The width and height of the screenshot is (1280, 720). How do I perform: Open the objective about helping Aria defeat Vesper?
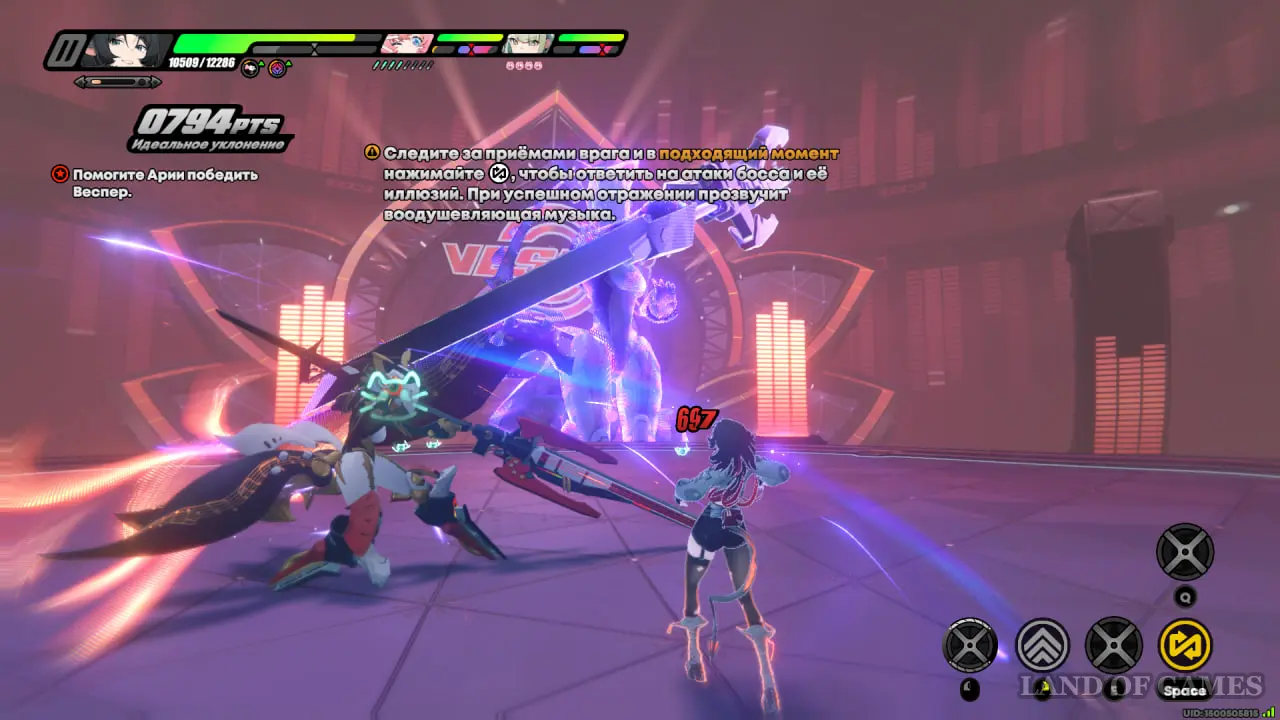[x=158, y=182]
